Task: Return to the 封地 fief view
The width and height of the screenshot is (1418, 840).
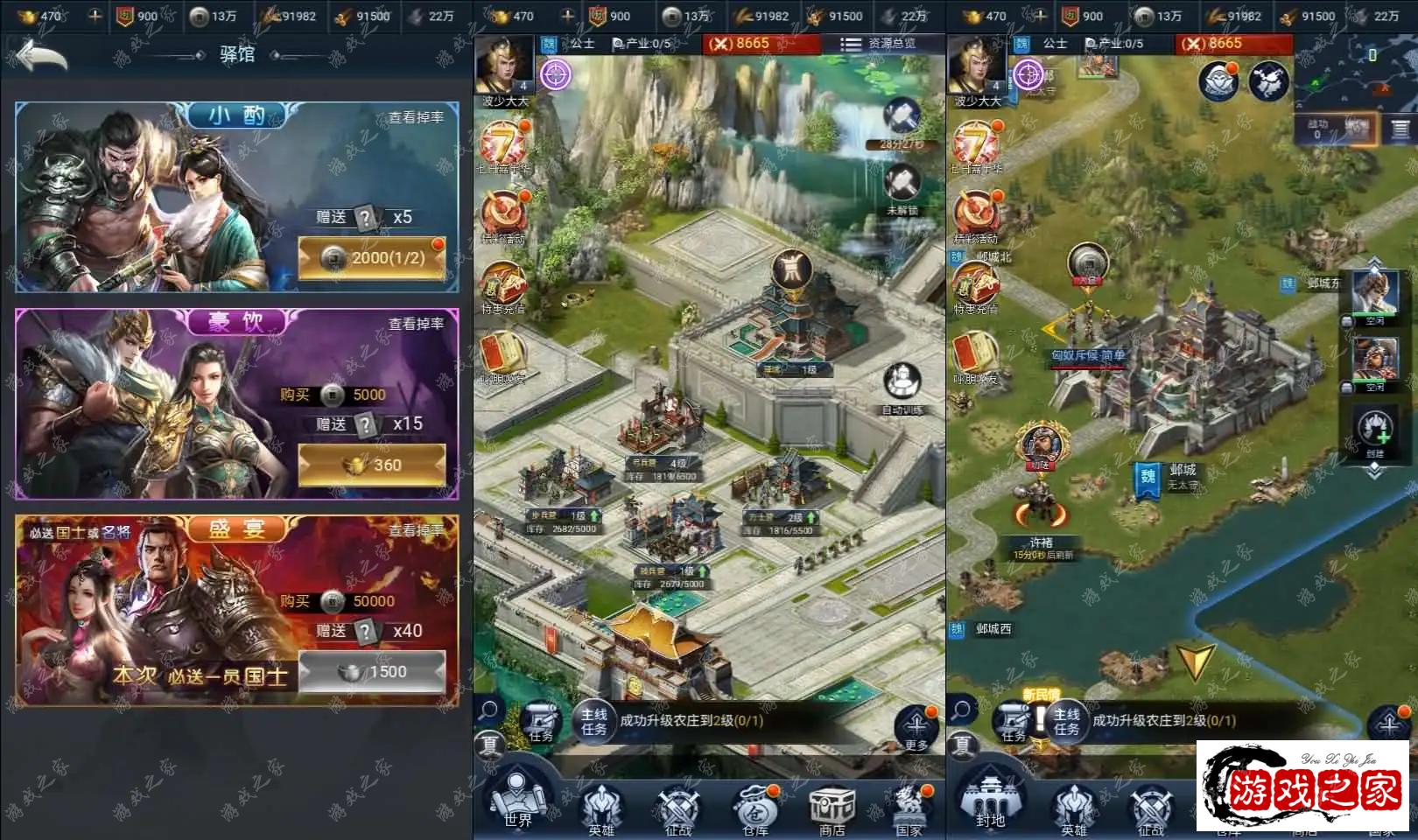Action: [989, 801]
